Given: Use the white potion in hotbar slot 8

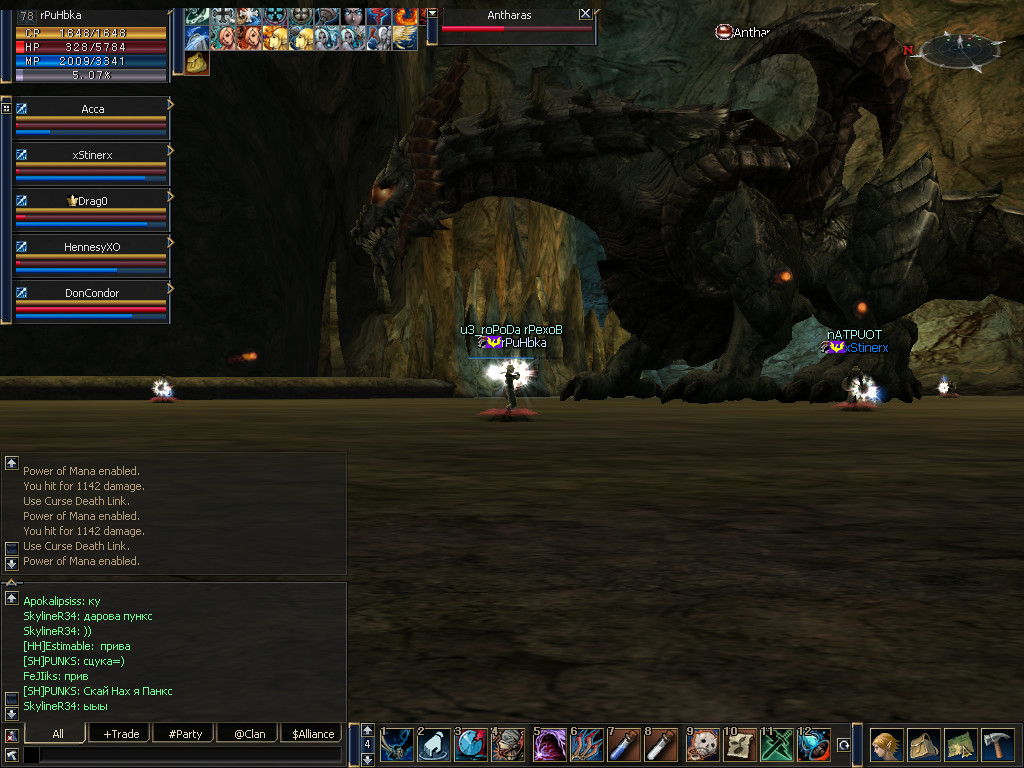Looking at the screenshot, I should tap(661, 745).
